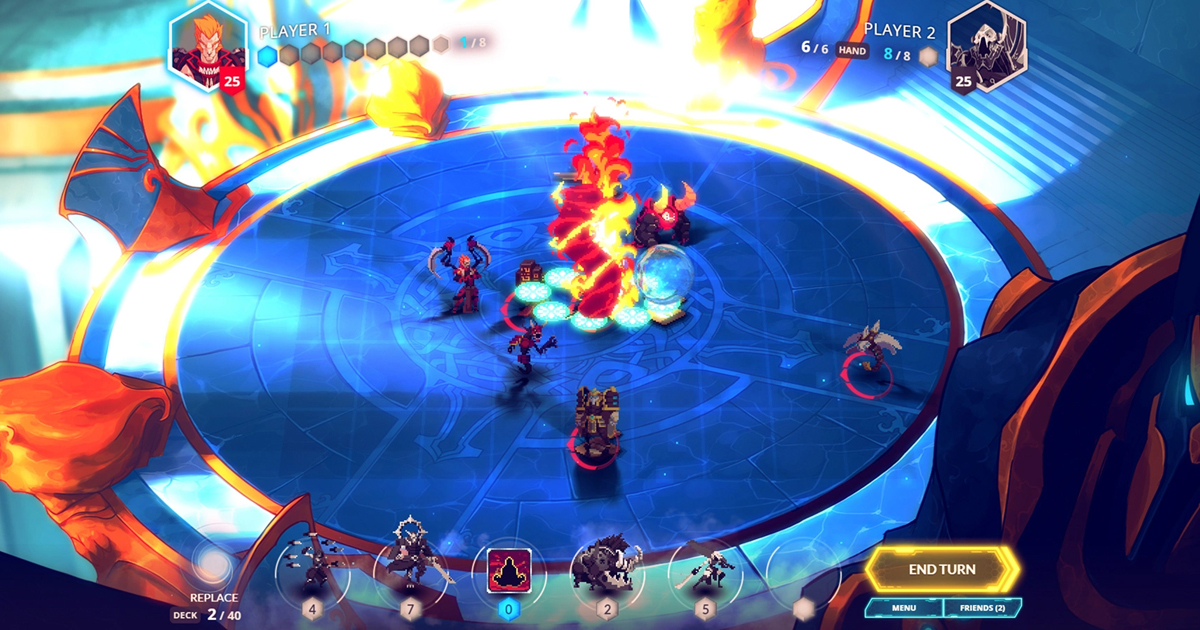1200x630 pixels.
Task: Click Player 1's general portrait
Action: 207,48
